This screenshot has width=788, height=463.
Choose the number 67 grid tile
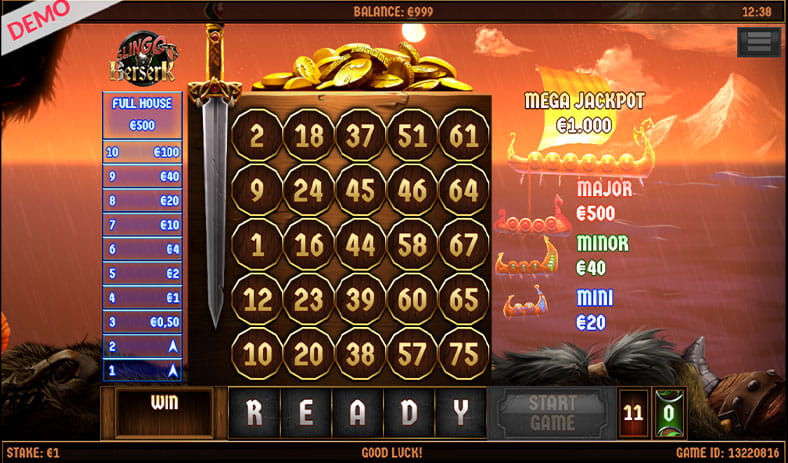[464, 245]
